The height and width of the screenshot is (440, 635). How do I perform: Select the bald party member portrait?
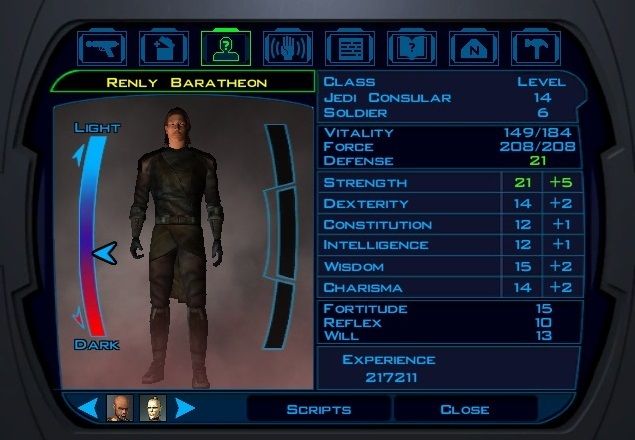[x=120, y=408]
